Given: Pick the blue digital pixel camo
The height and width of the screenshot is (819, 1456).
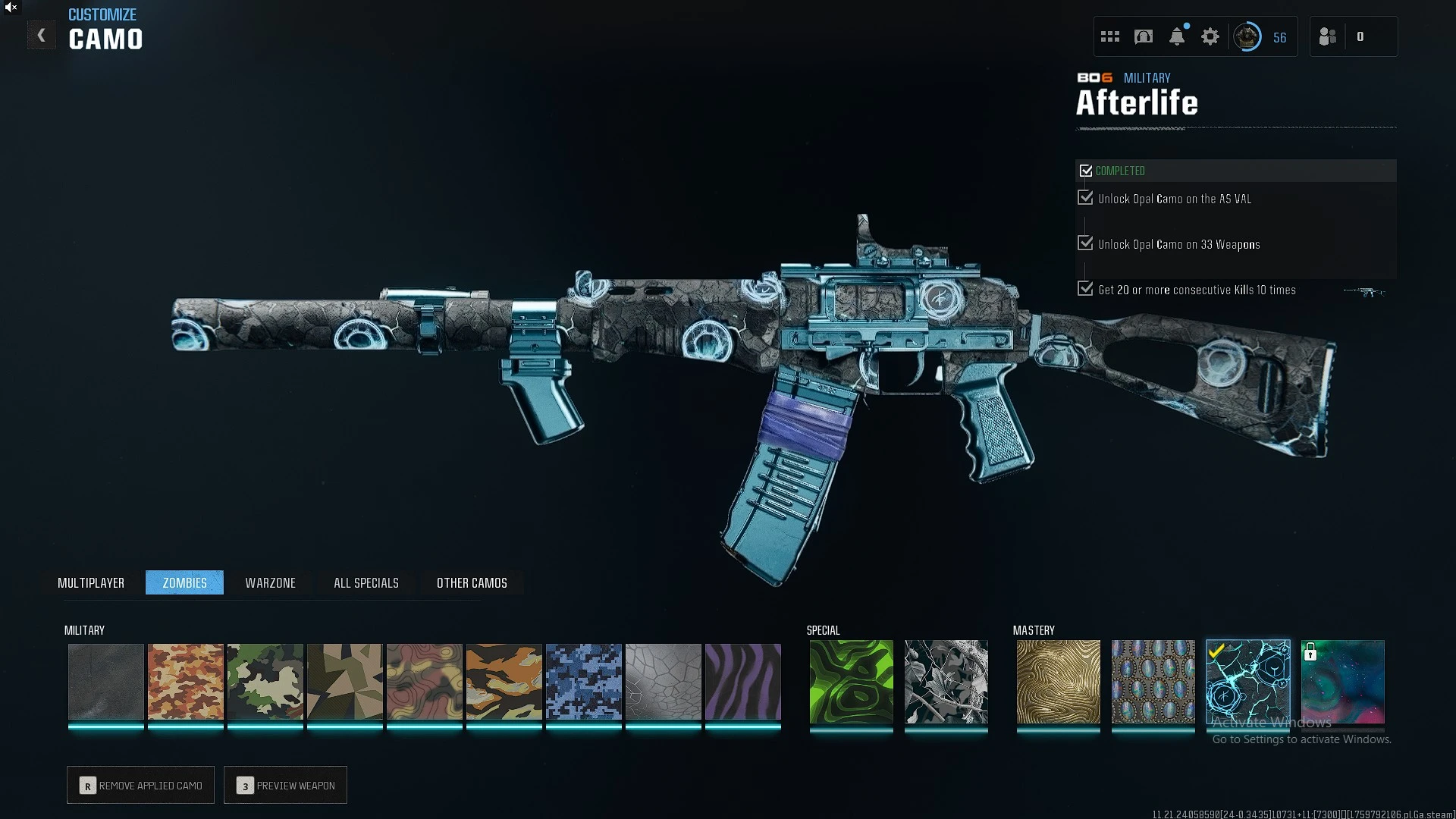Looking at the screenshot, I should 584,681.
